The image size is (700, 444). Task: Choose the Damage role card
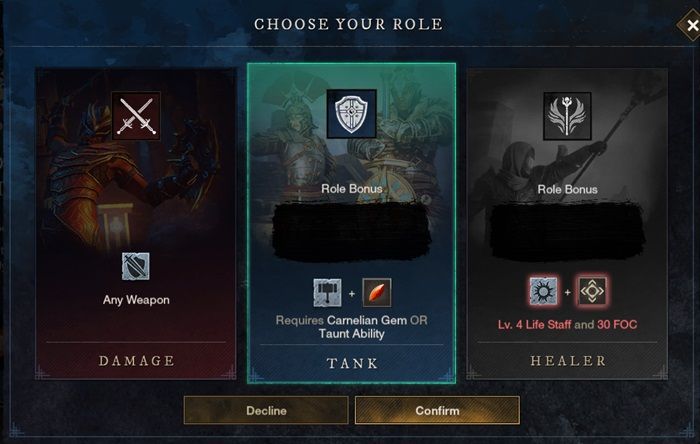[136, 225]
